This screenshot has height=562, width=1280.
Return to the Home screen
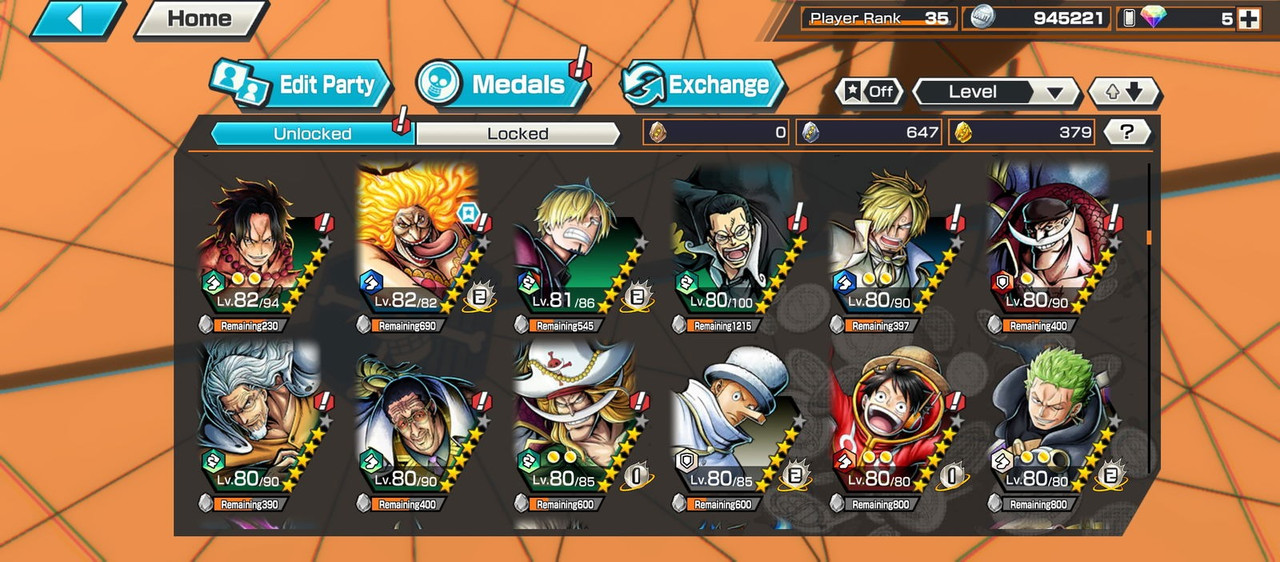(x=200, y=19)
